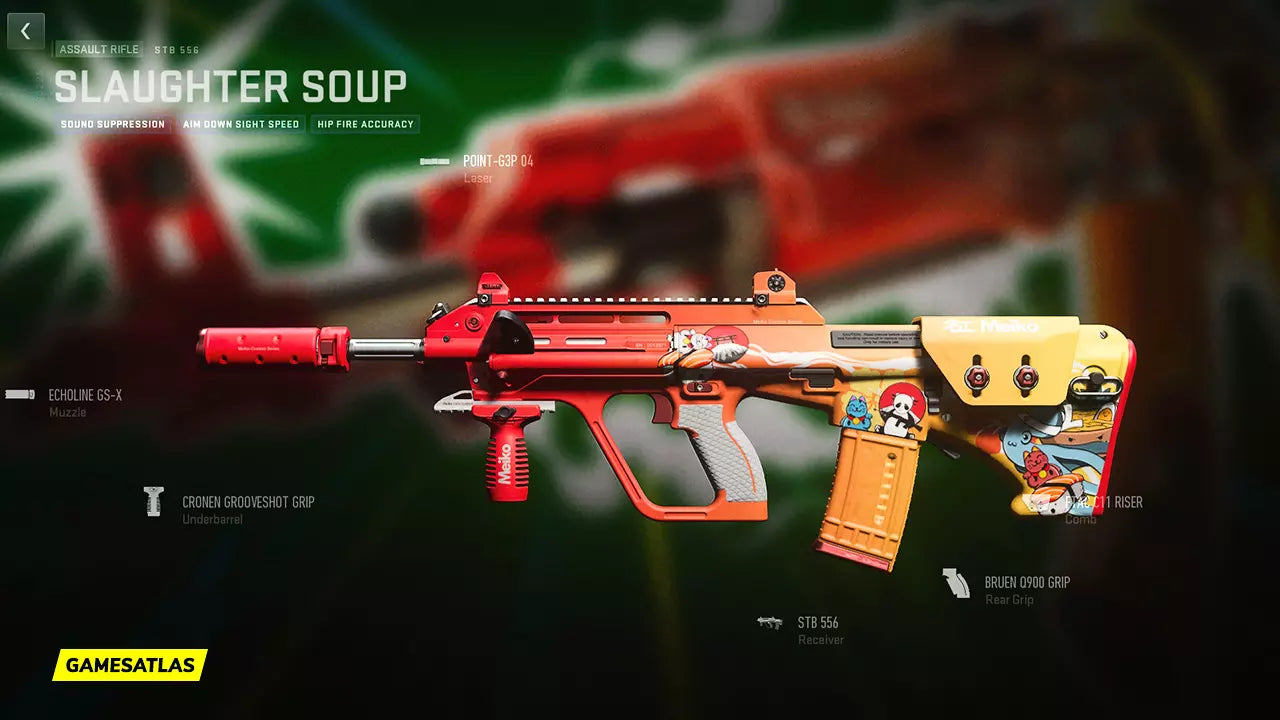Click the GamesAtlas watermark logo
Viewport: 1280px width, 720px height.
pos(130,665)
